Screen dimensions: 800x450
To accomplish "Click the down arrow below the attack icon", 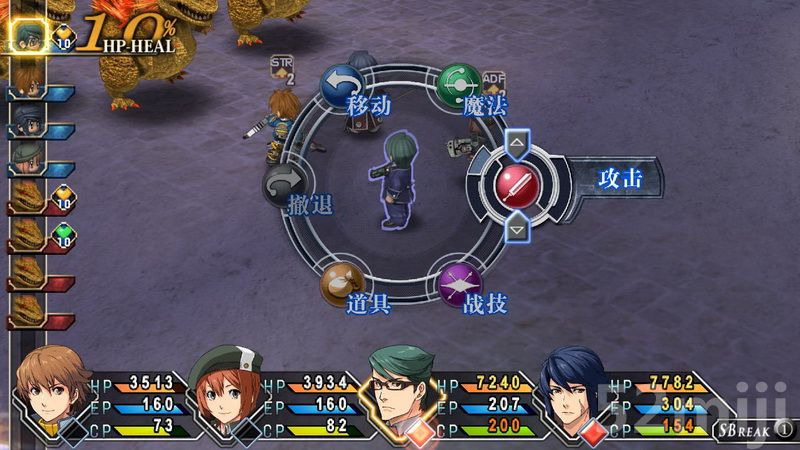I will tap(517, 229).
